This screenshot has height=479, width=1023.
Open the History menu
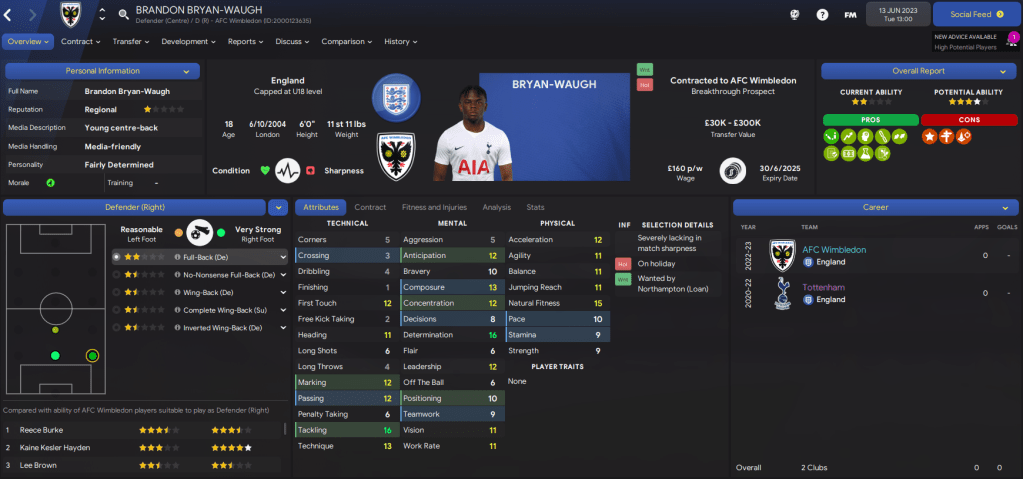(400, 42)
